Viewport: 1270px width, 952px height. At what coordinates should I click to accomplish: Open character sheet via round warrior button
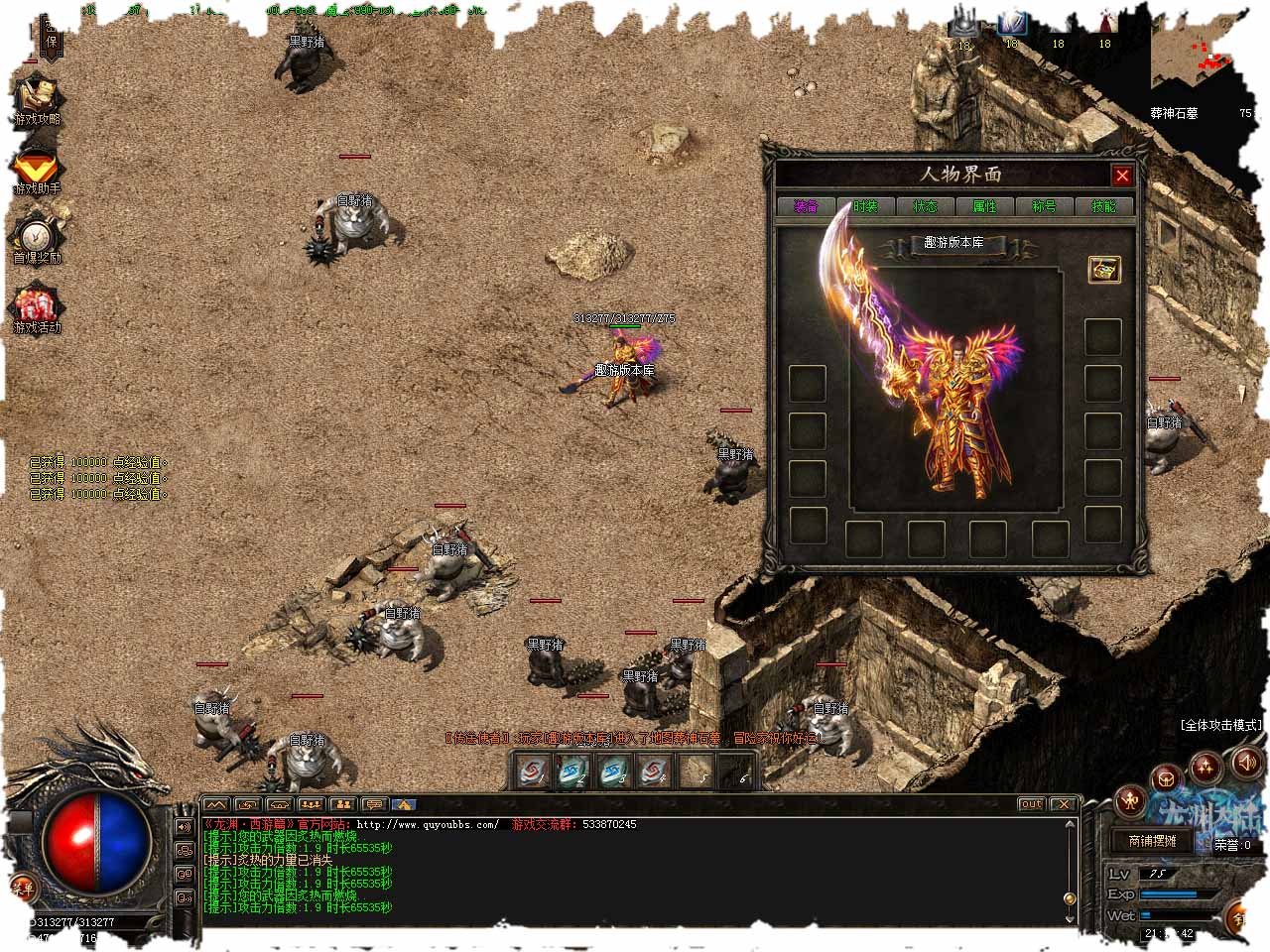1129,801
